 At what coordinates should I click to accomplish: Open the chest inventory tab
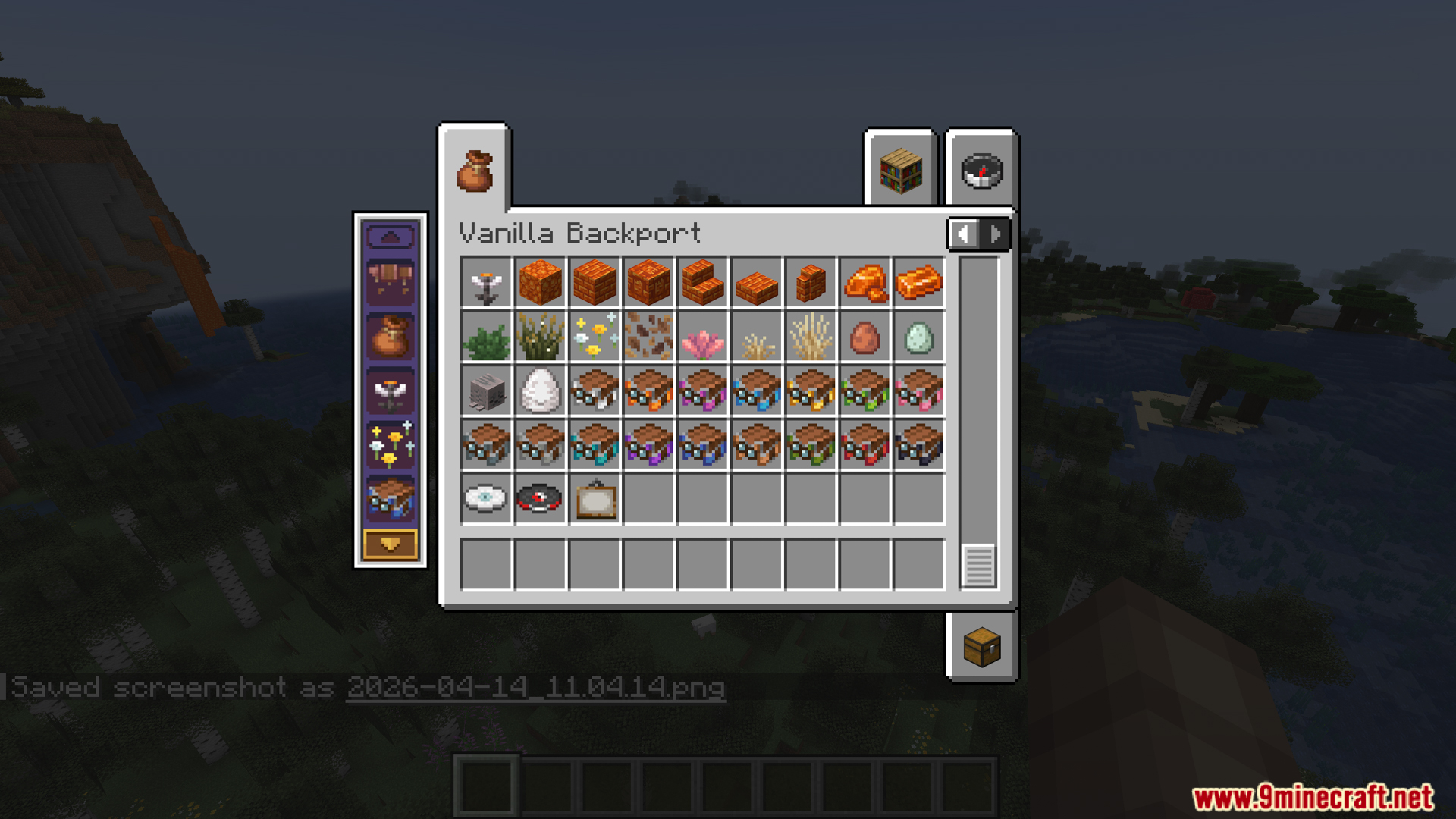[x=981, y=648]
